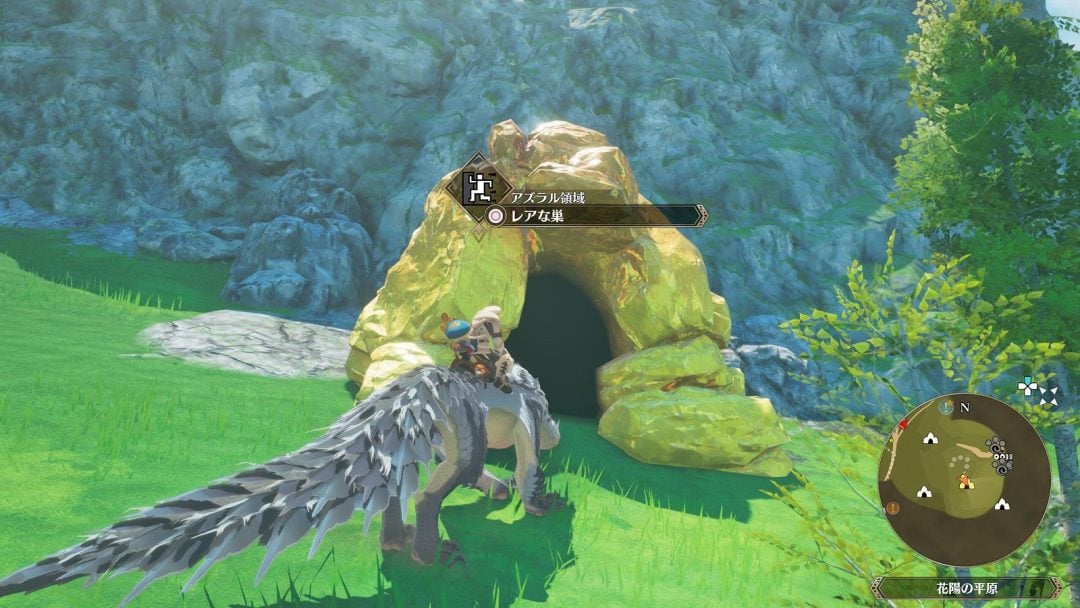Select the orange exclamation marker on minimap
1080x608 pixels.
tap(892, 507)
